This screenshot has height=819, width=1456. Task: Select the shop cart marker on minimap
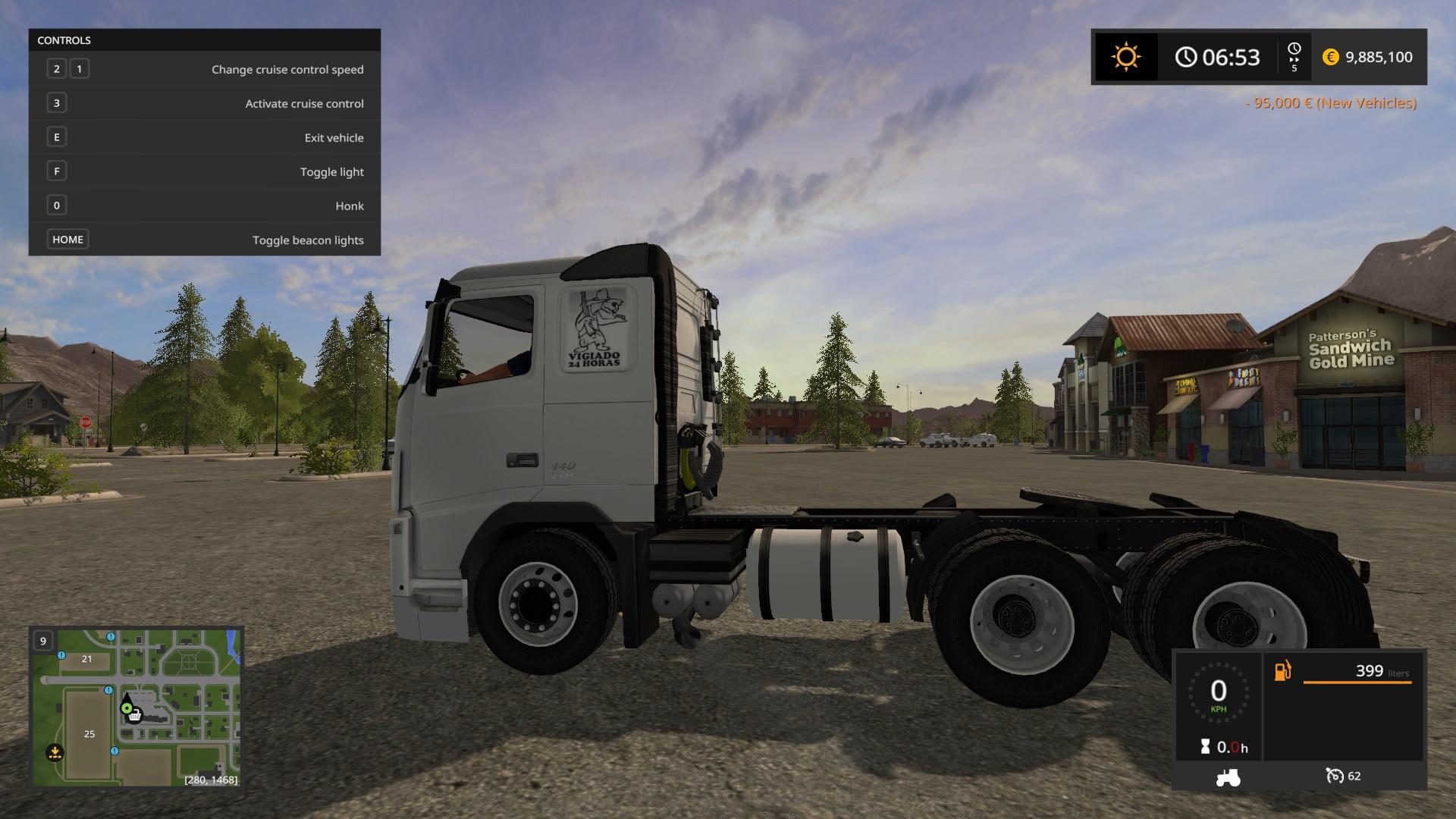point(135,715)
